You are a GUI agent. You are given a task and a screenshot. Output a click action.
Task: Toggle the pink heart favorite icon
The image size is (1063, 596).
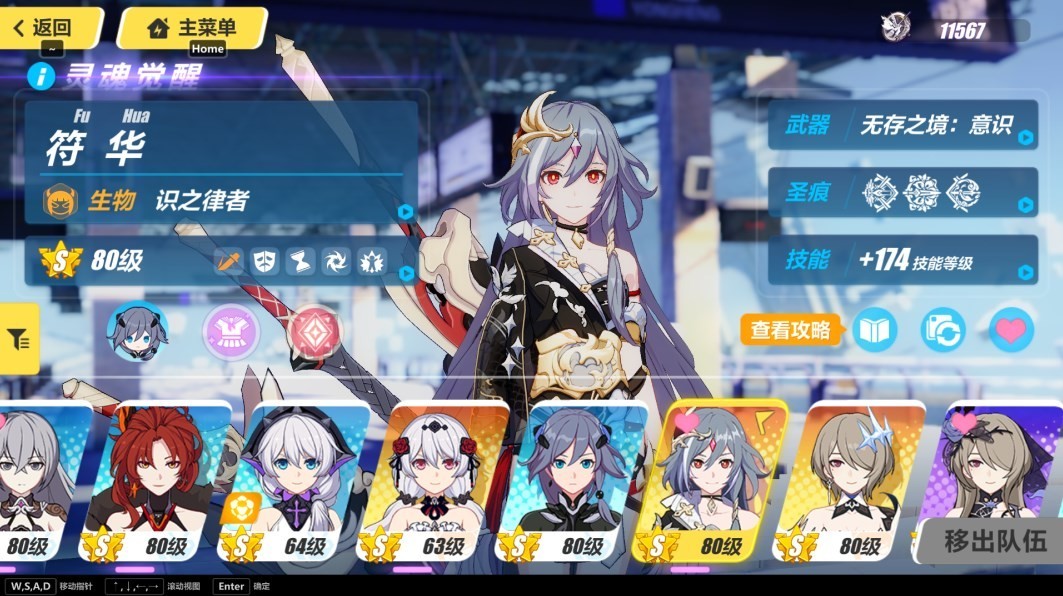tap(1011, 330)
